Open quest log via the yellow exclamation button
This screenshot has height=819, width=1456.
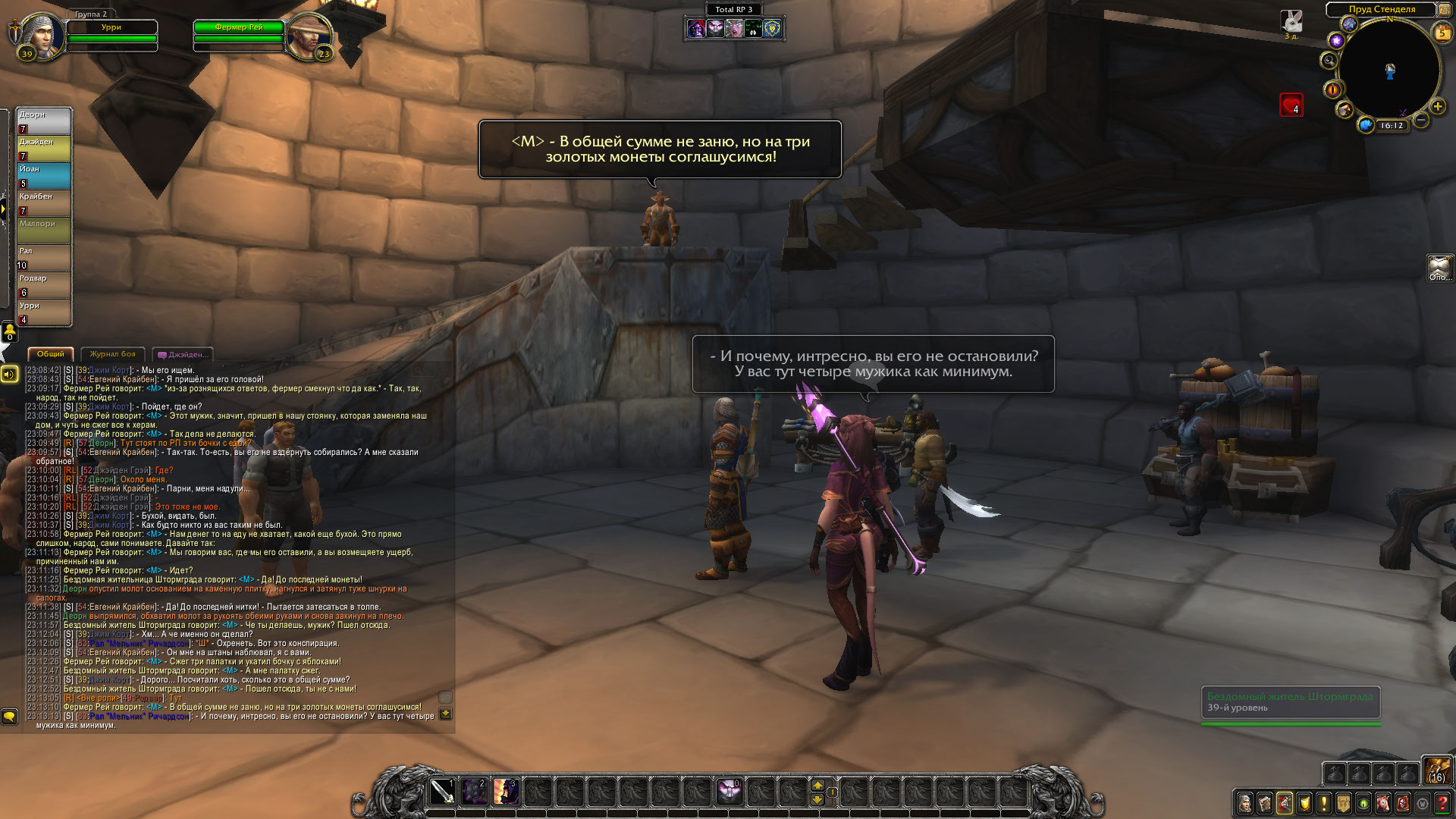1324,802
